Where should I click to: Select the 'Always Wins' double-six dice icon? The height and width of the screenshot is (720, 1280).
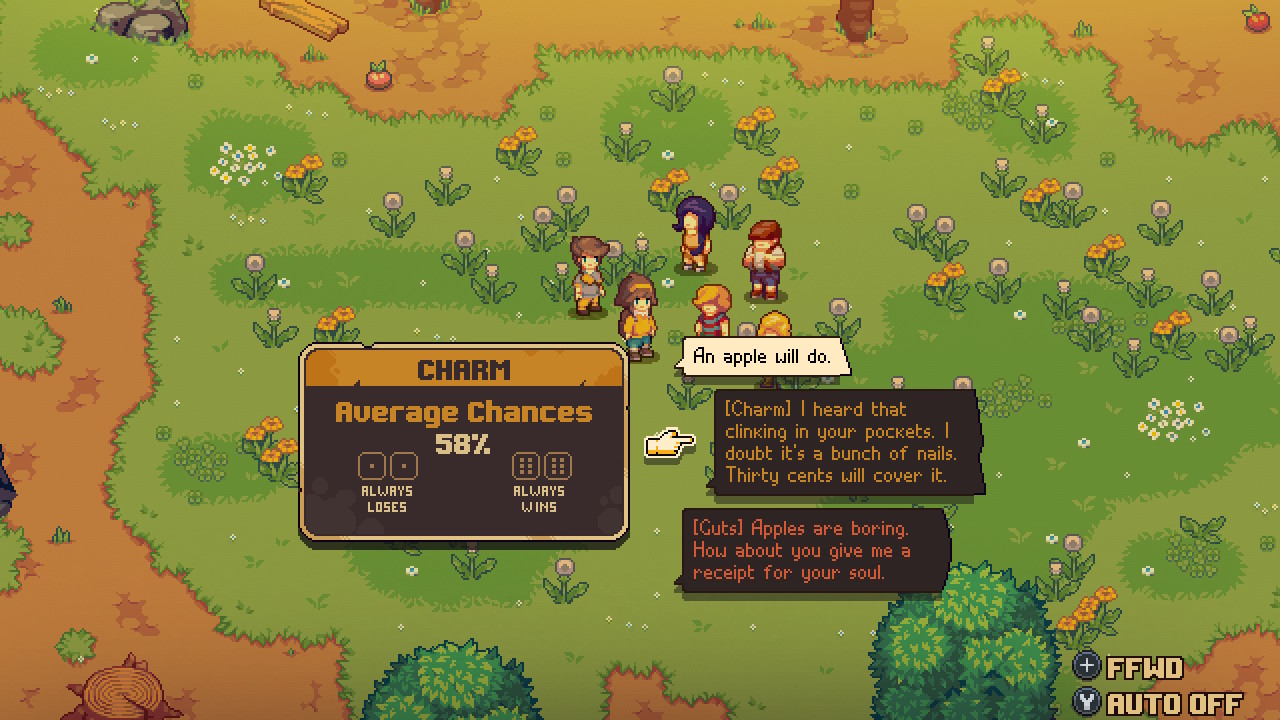click(x=542, y=465)
